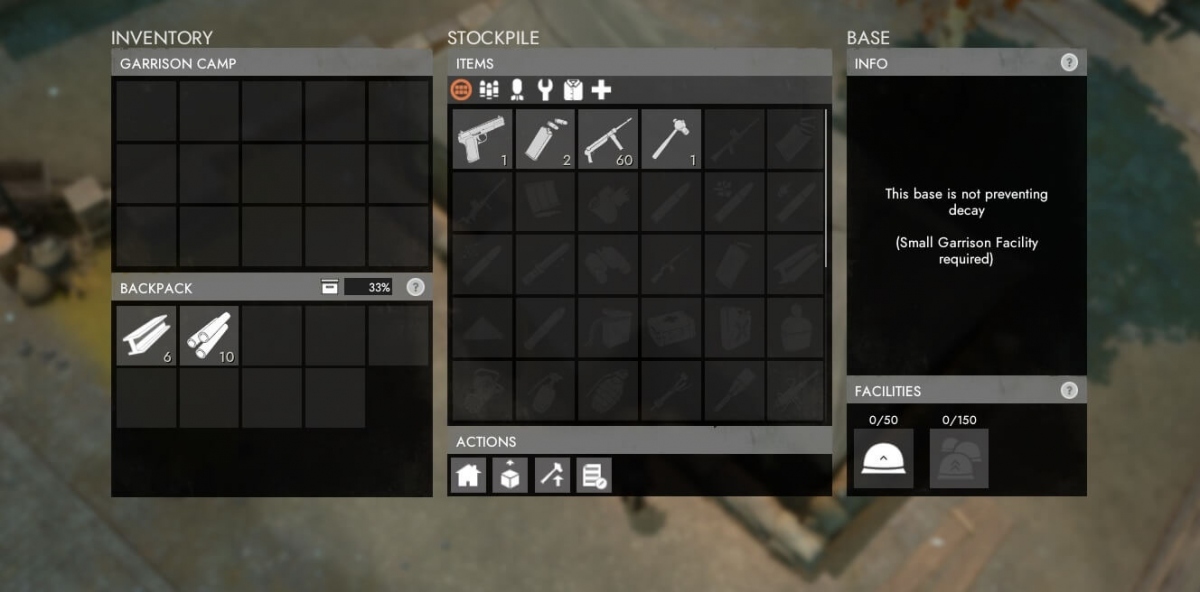
Task: Select the hammer in the stockpile
Action: pyautogui.click(x=671, y=138)
